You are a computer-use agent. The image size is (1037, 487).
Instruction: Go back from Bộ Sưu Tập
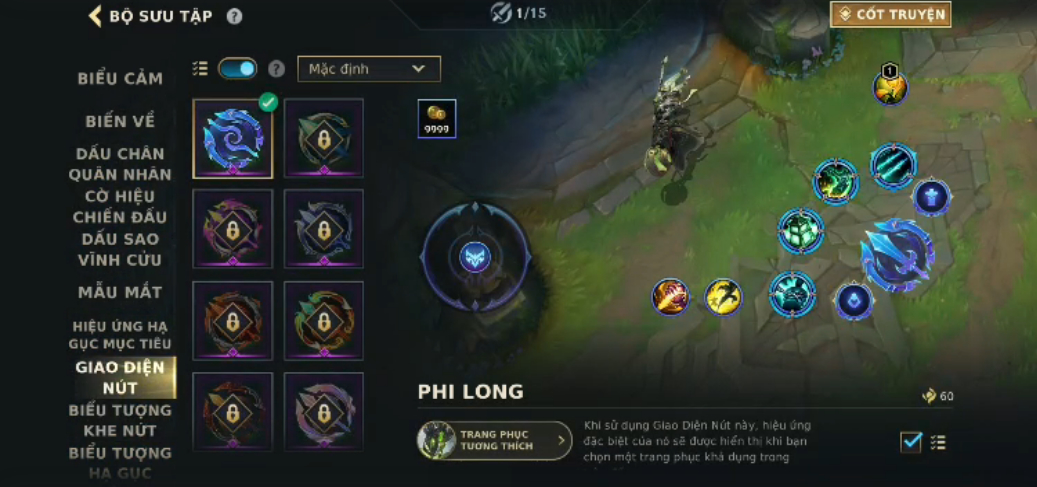(96, 16)
